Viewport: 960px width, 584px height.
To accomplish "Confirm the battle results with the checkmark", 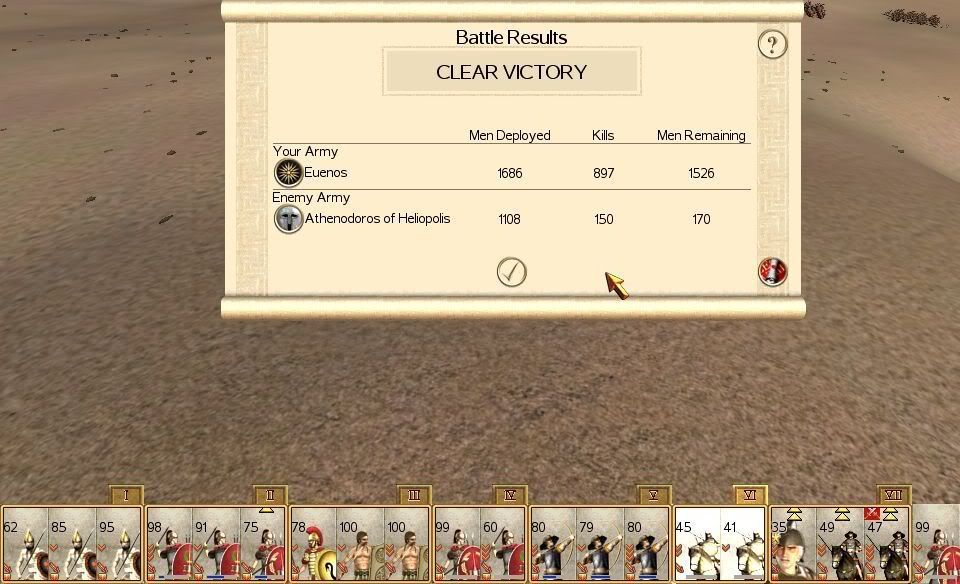I will pos(511,272).
